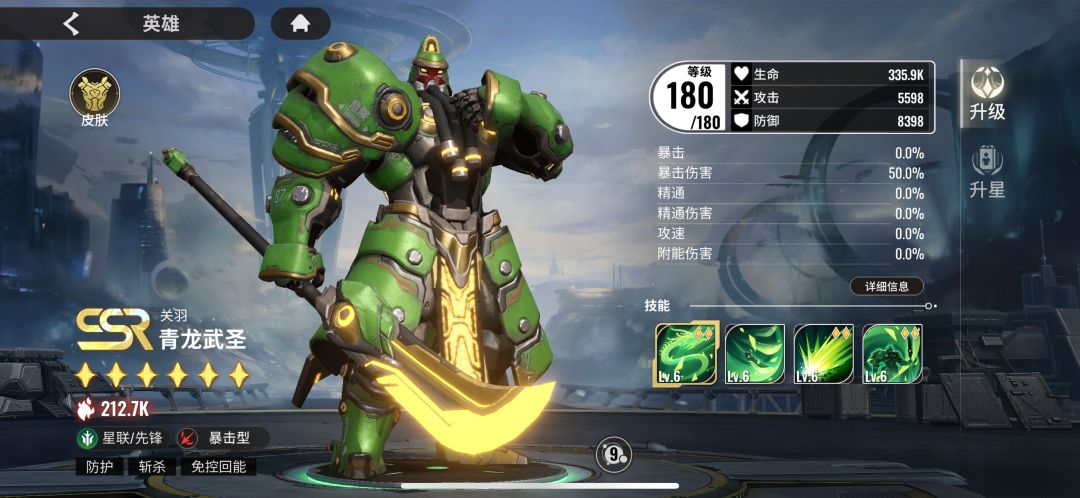Image resolution: width=1080 pixels, height=498 pixels.
Task: Tap the 暴击型 type tag
Action: click(220, 437)
